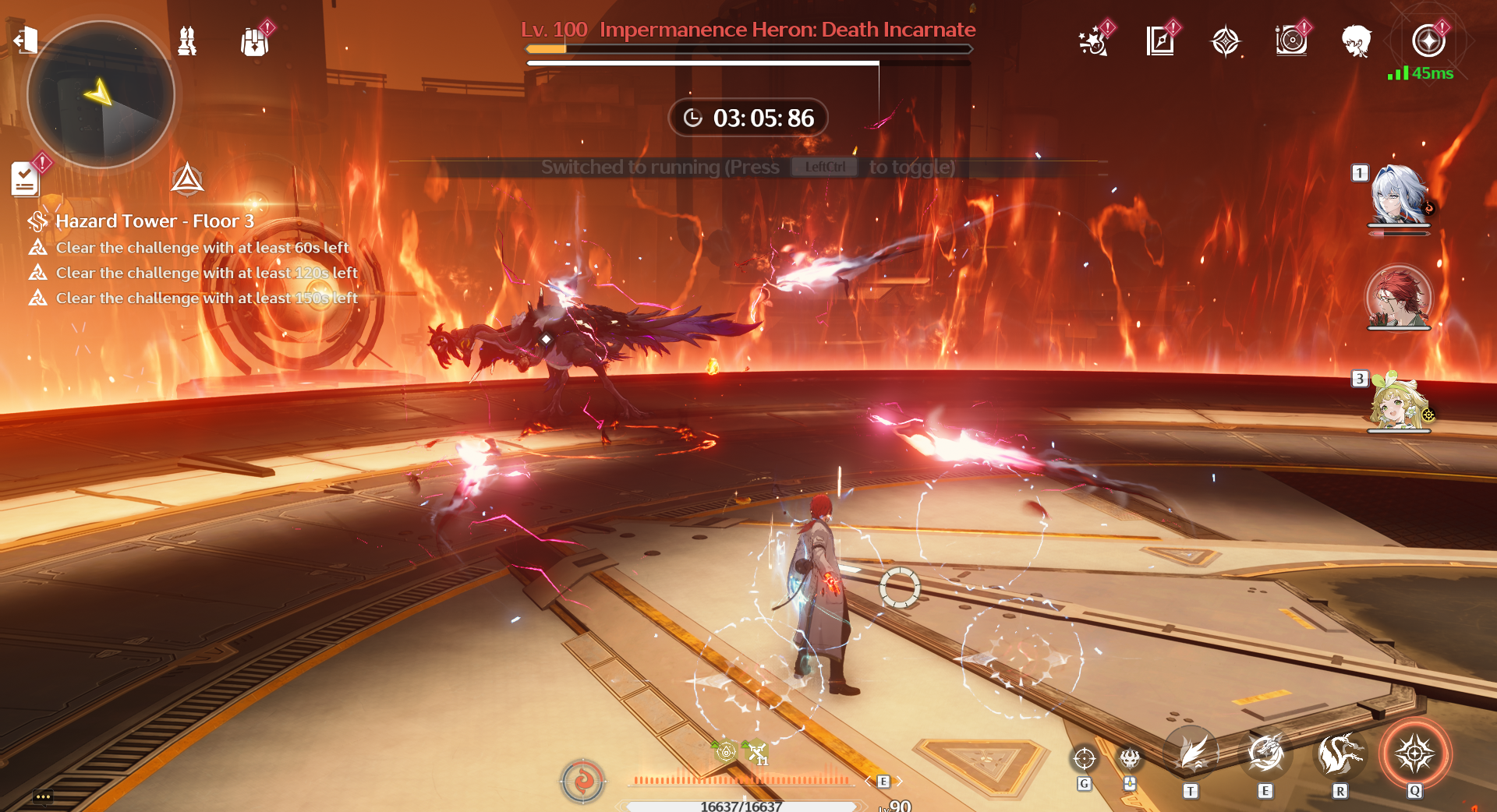
Task: Open the circular minimap
Action: tap(101, 94)
